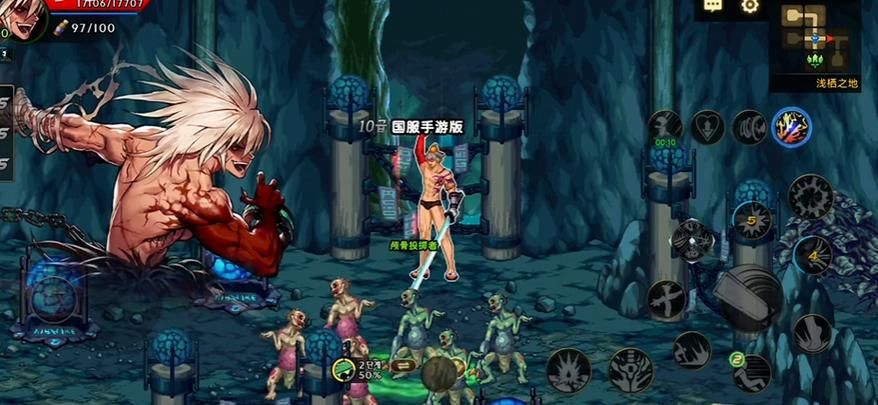Viewport: 878px width, 405px height.
Task: Tap the player character portrait
Action: pos(22,18)
